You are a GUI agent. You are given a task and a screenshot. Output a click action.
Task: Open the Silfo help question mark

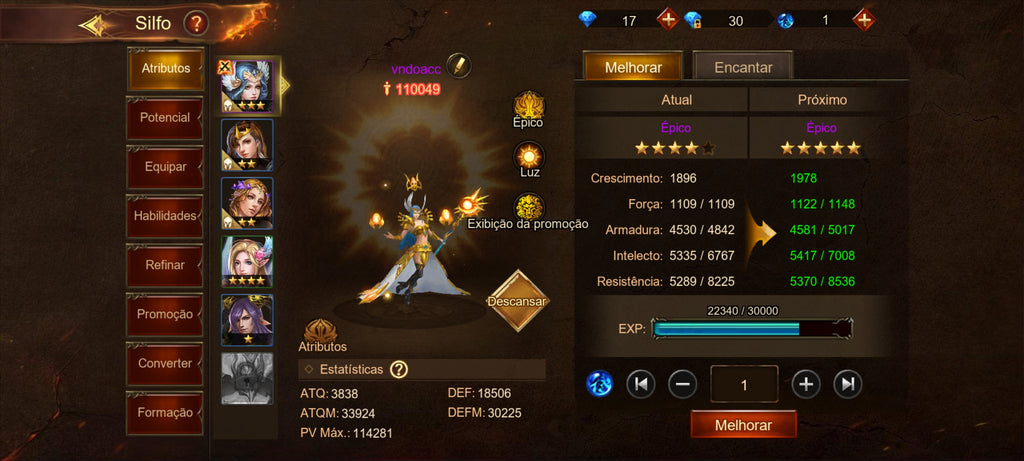tap(196, 22)
